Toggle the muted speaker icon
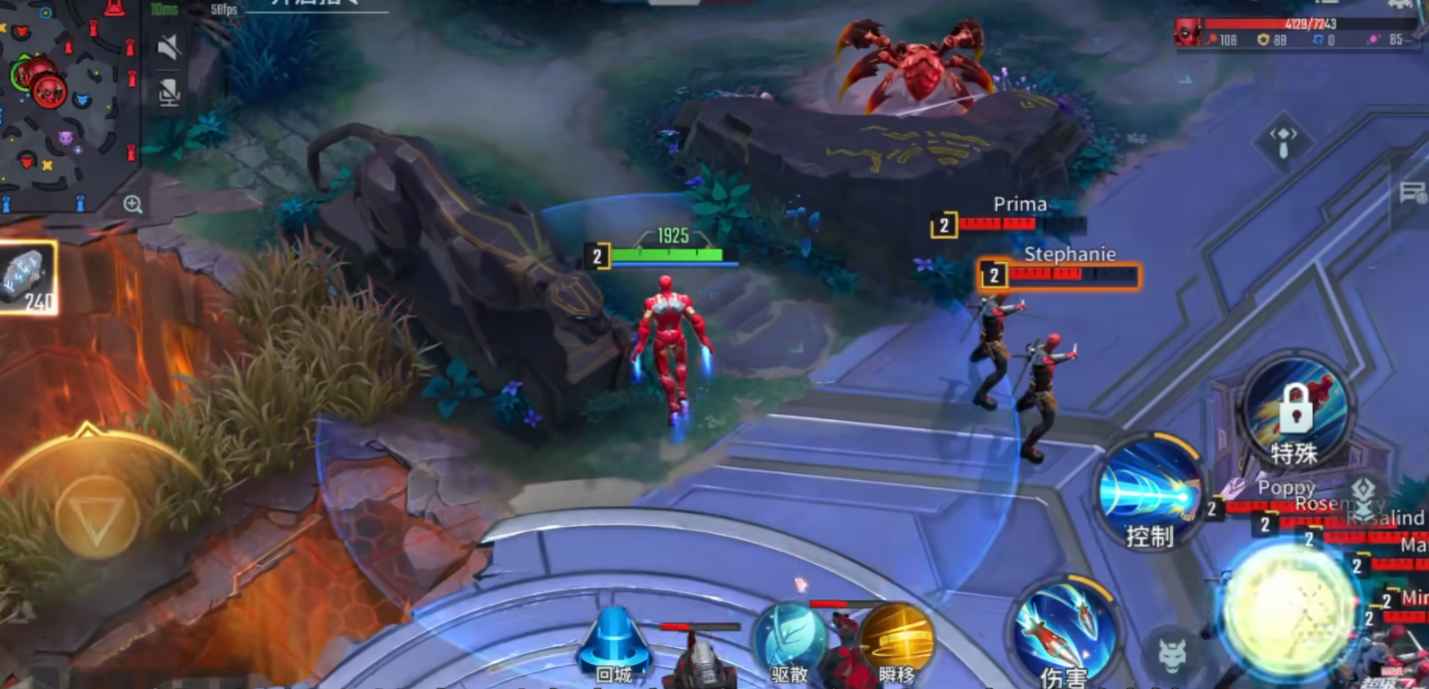Screen dimensions: 1429x689 tap(169, 47)
